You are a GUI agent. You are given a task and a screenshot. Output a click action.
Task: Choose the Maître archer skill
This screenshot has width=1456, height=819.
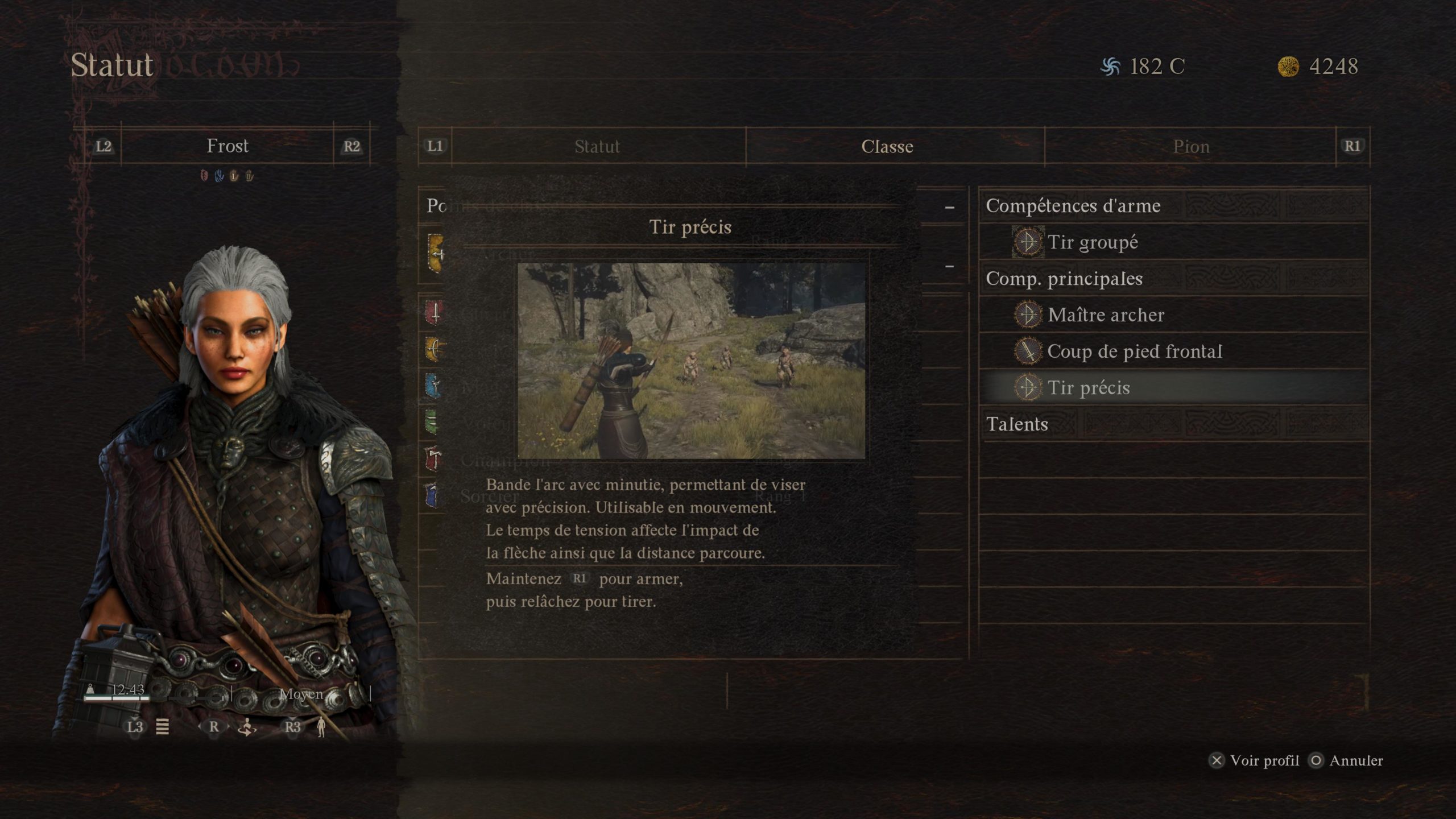1106,315
